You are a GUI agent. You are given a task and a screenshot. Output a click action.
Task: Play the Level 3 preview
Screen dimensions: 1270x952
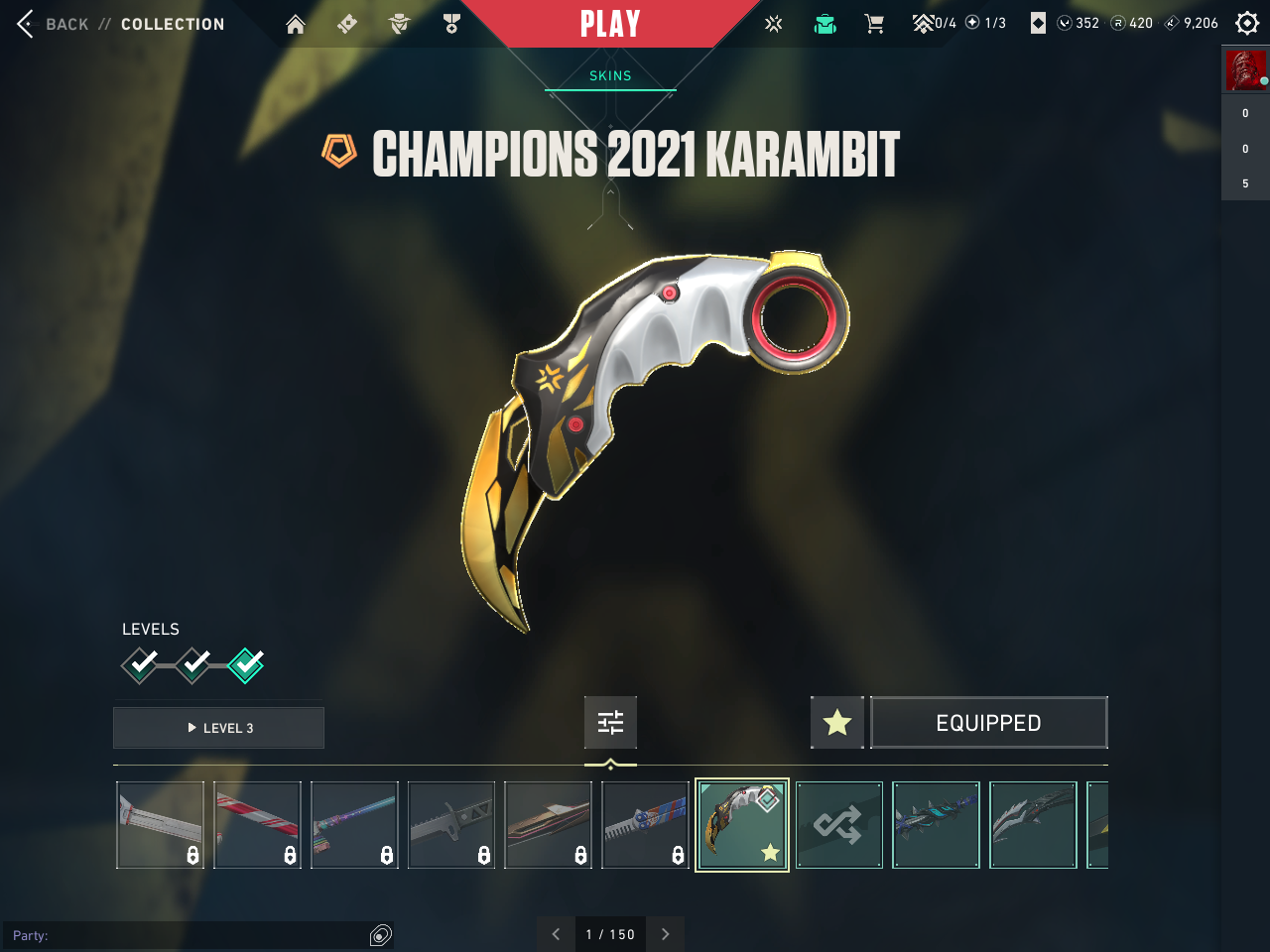pos(219,728)
